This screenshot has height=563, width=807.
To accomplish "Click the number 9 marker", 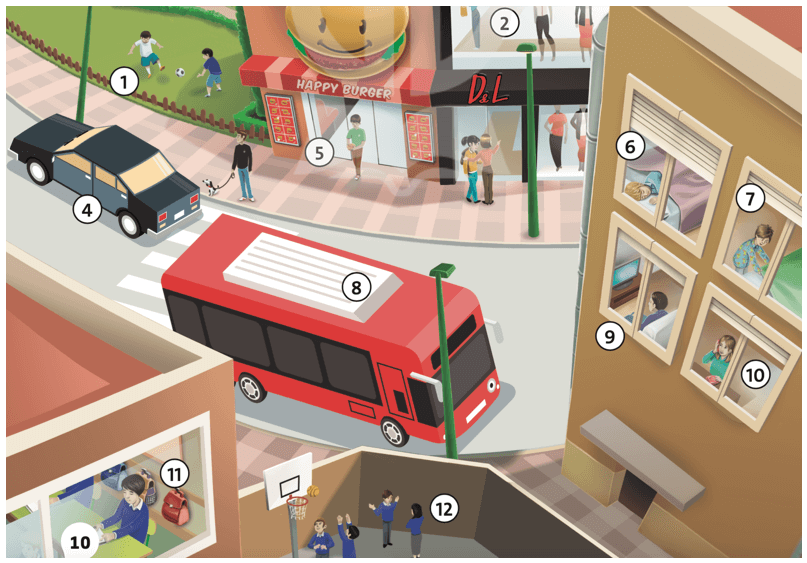I will [609, 336].
